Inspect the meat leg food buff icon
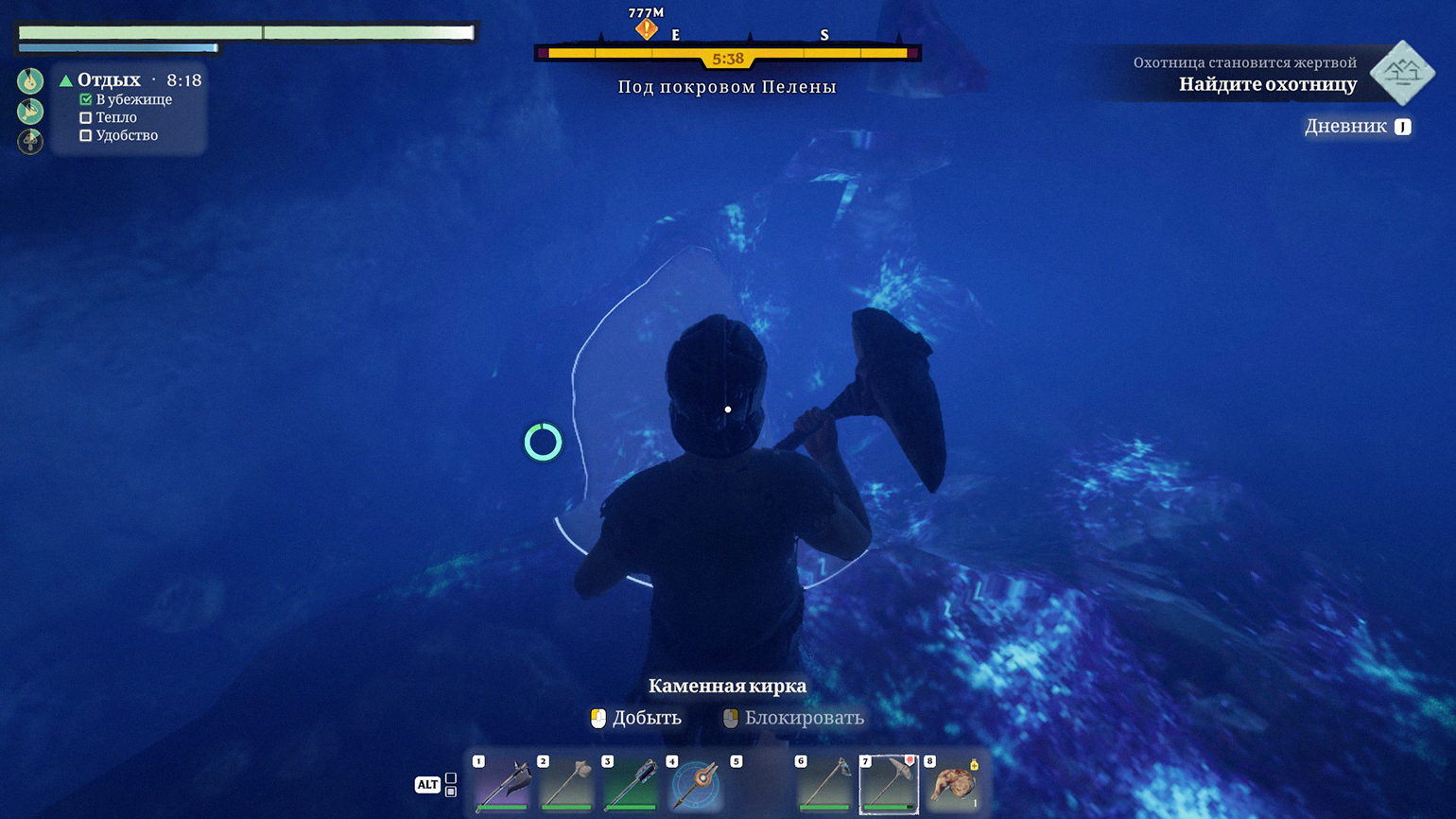Screen dimensions: 1456x819 30,112
